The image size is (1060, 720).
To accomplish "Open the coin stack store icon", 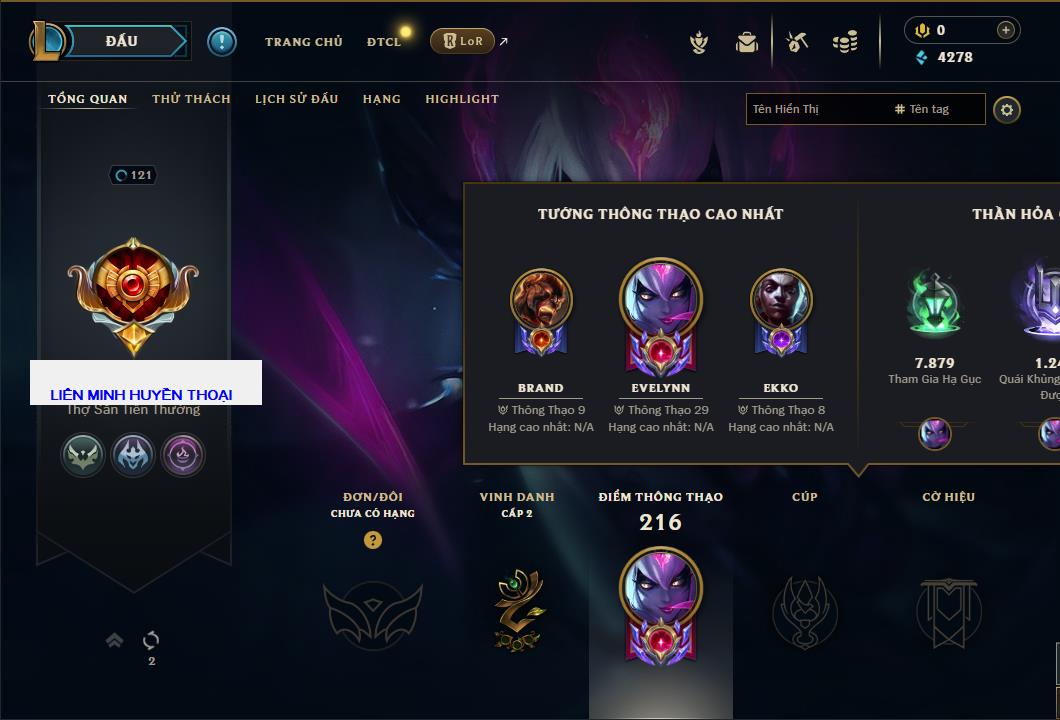I will (x=845, y=42).
